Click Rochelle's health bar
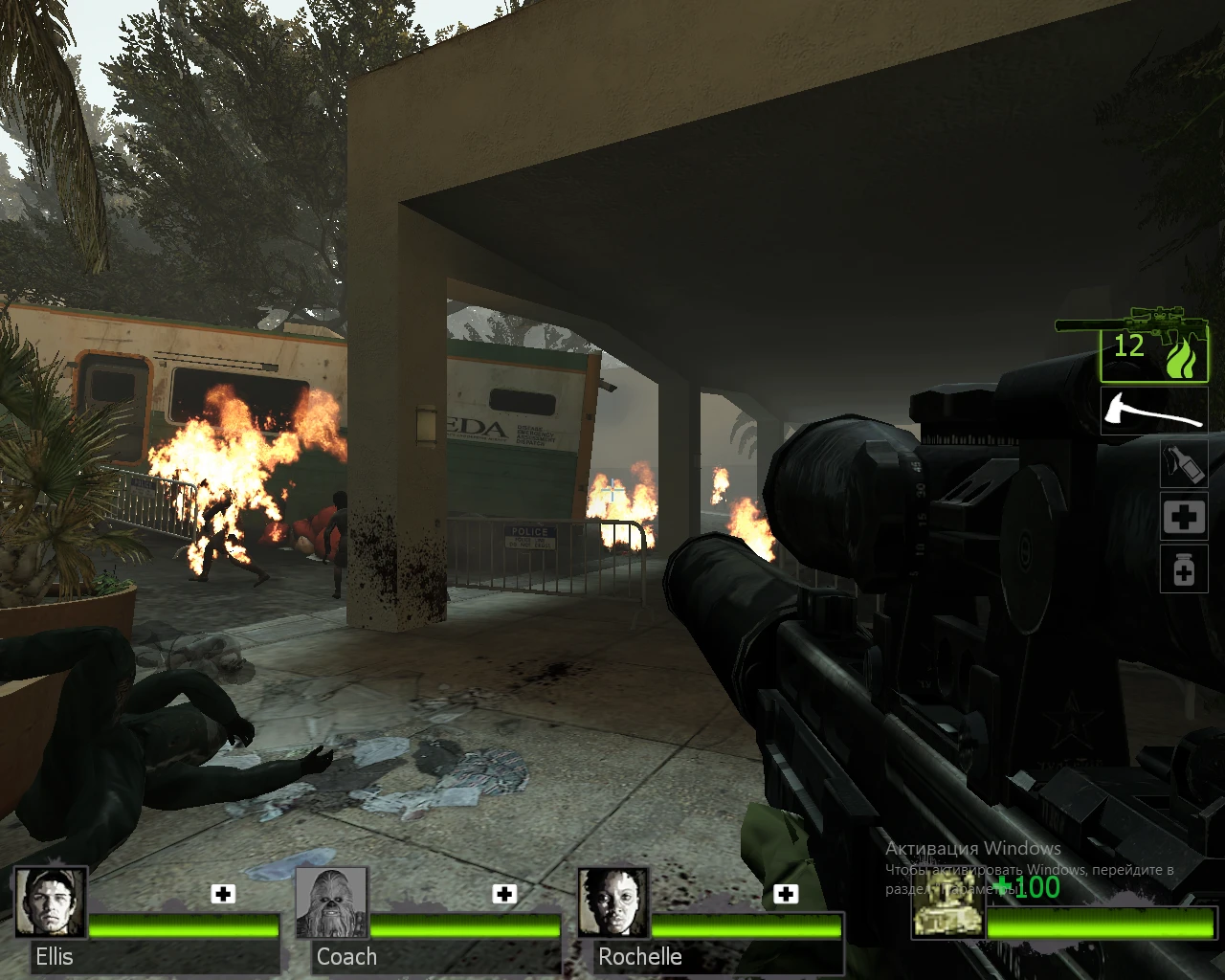The image size is (1225, 980). (x=747, y=927)
